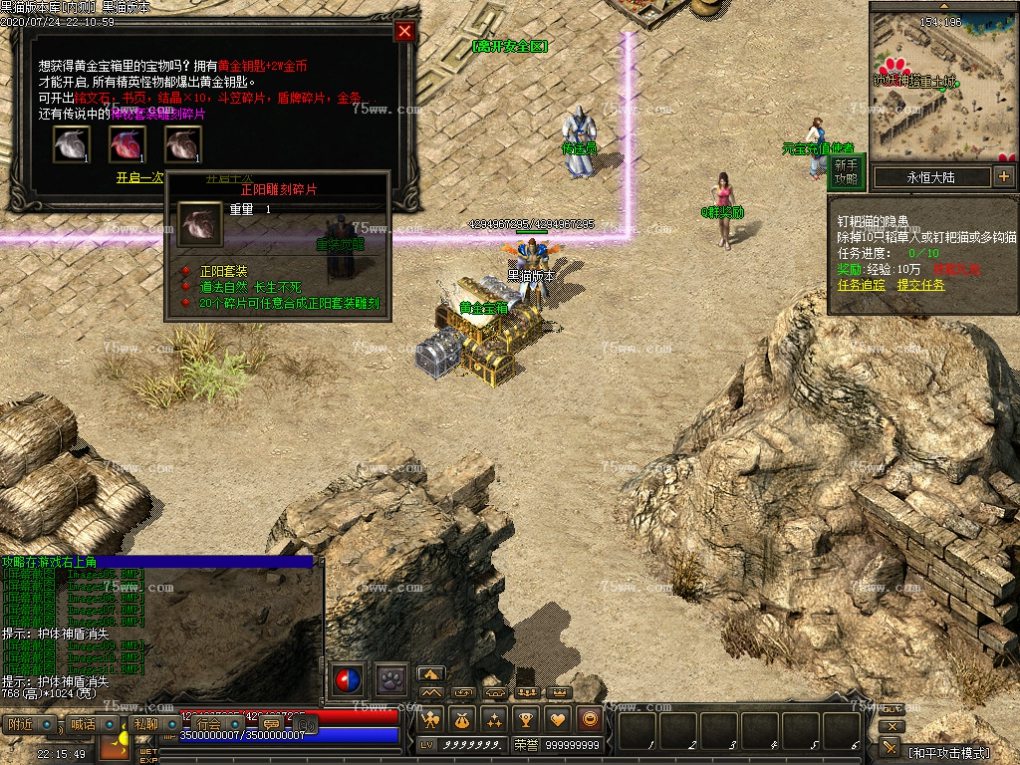Submit the quest via 提交任务

(x=920, y=285)
